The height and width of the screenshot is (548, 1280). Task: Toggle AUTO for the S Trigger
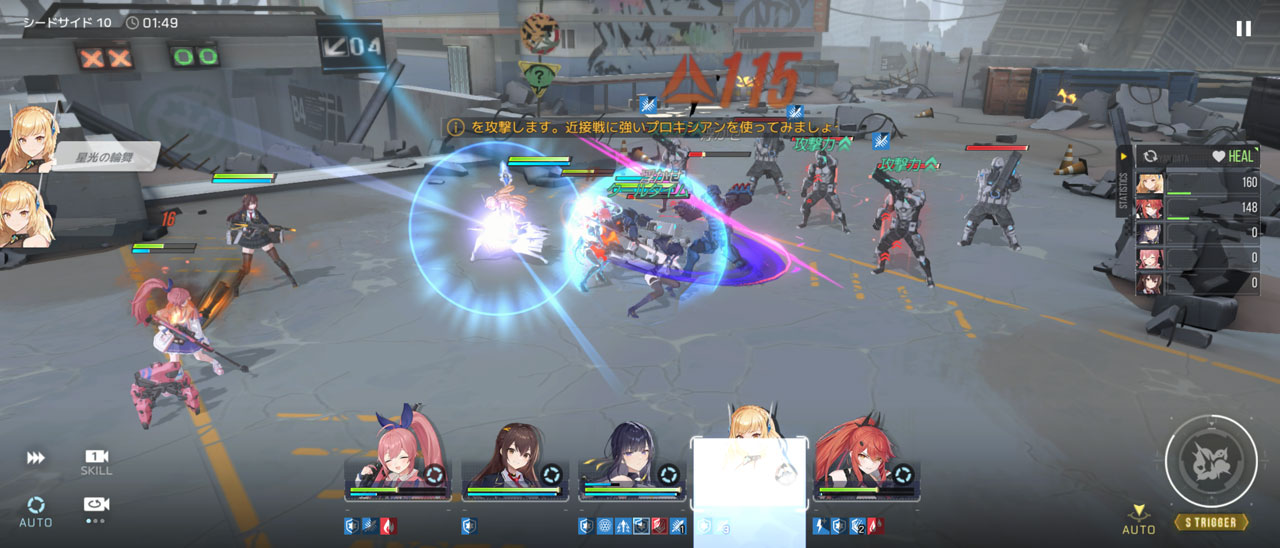(1138, 519)
